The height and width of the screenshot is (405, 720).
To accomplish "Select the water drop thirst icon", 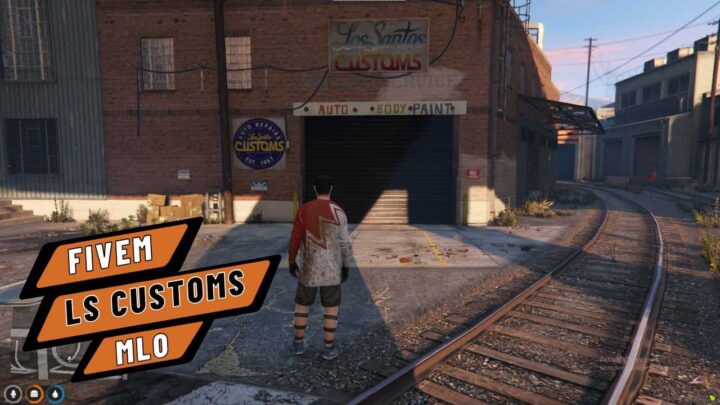I will [x=56, y=393].
